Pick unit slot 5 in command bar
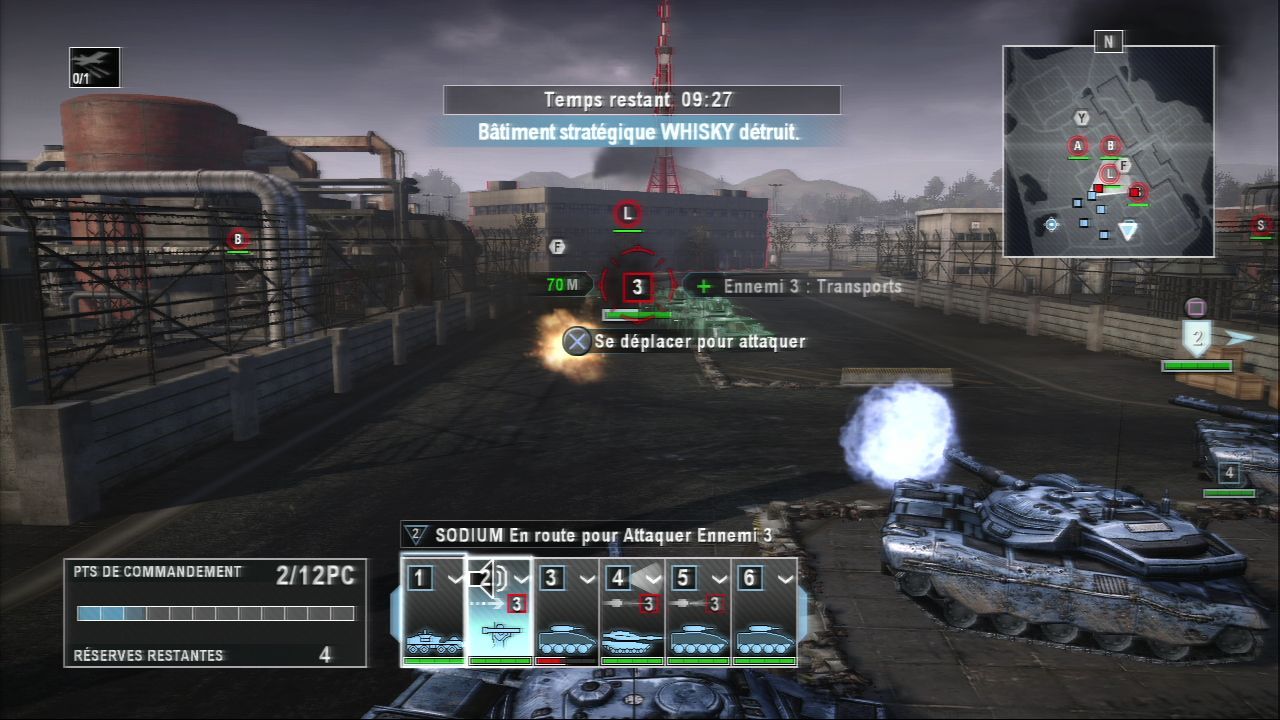 pos(698,612)
